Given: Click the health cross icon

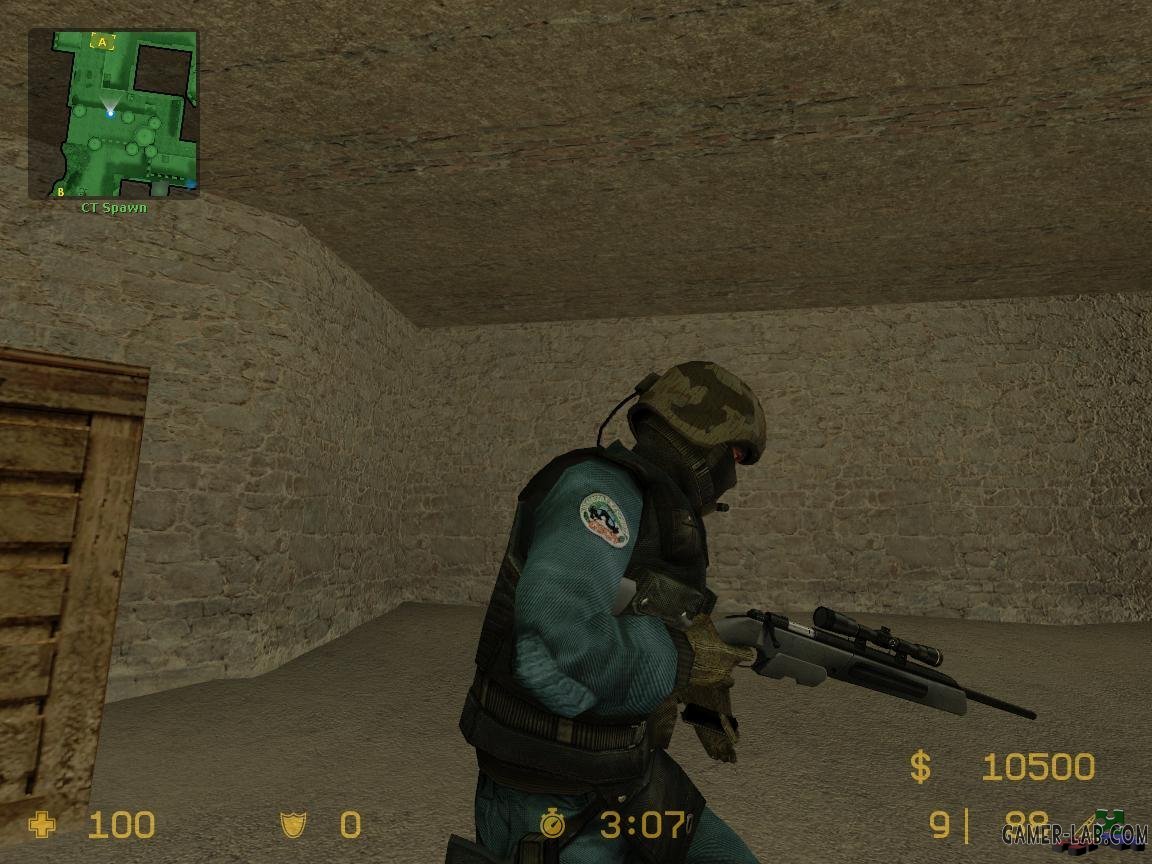Looking at the screenshot, I should pos(42,825).
